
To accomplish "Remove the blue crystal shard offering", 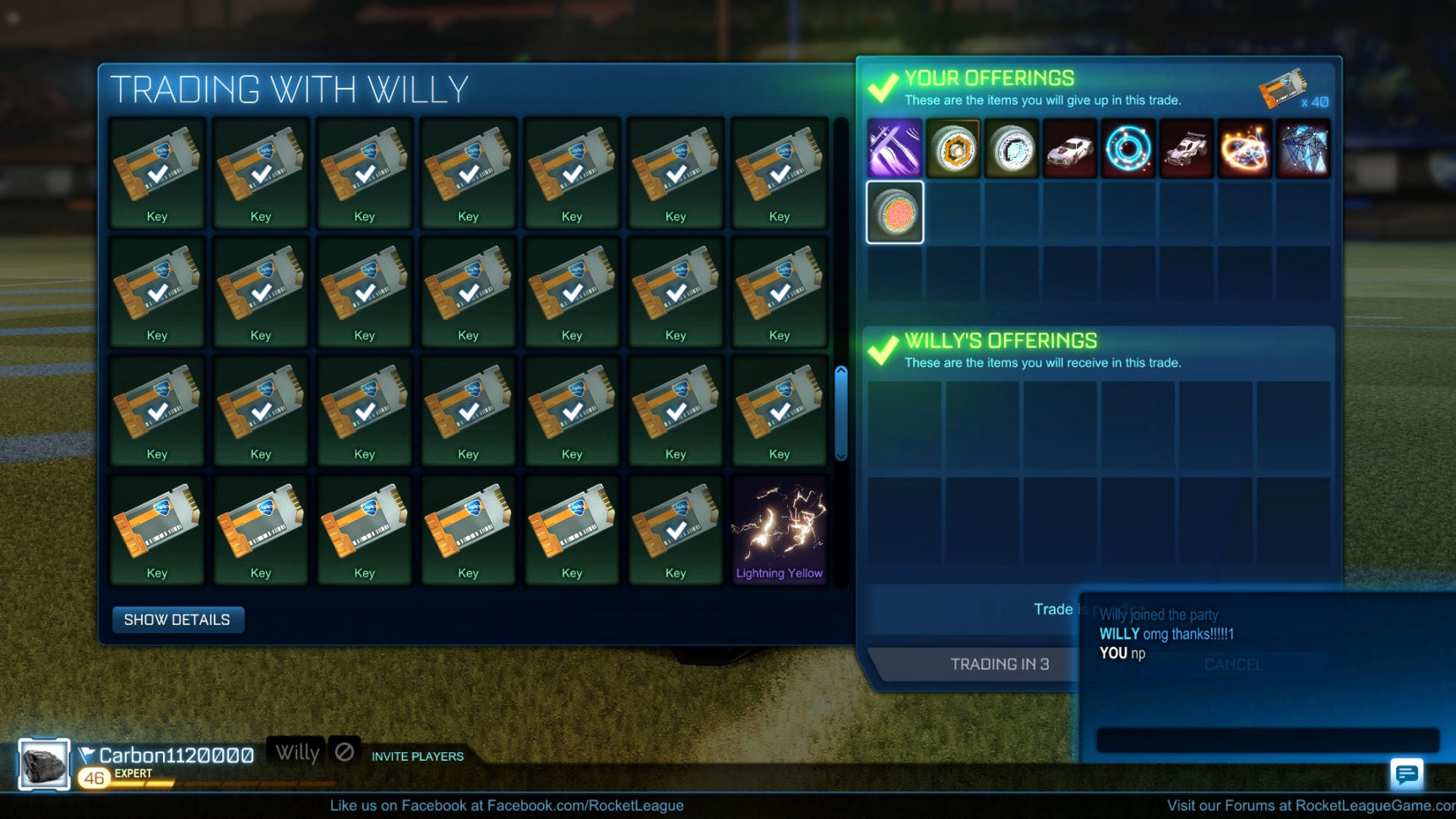I will point(1303,149).
